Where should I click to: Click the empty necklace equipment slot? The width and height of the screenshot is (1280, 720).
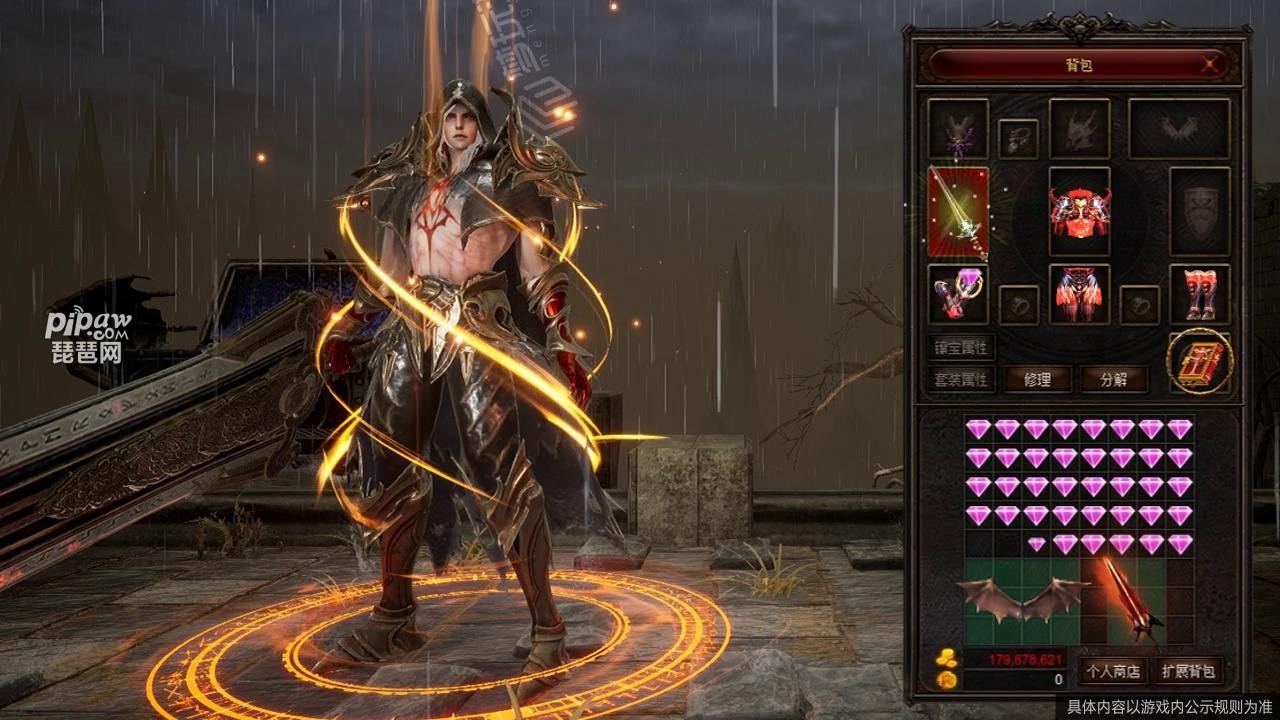click(x=1018, y=137)
